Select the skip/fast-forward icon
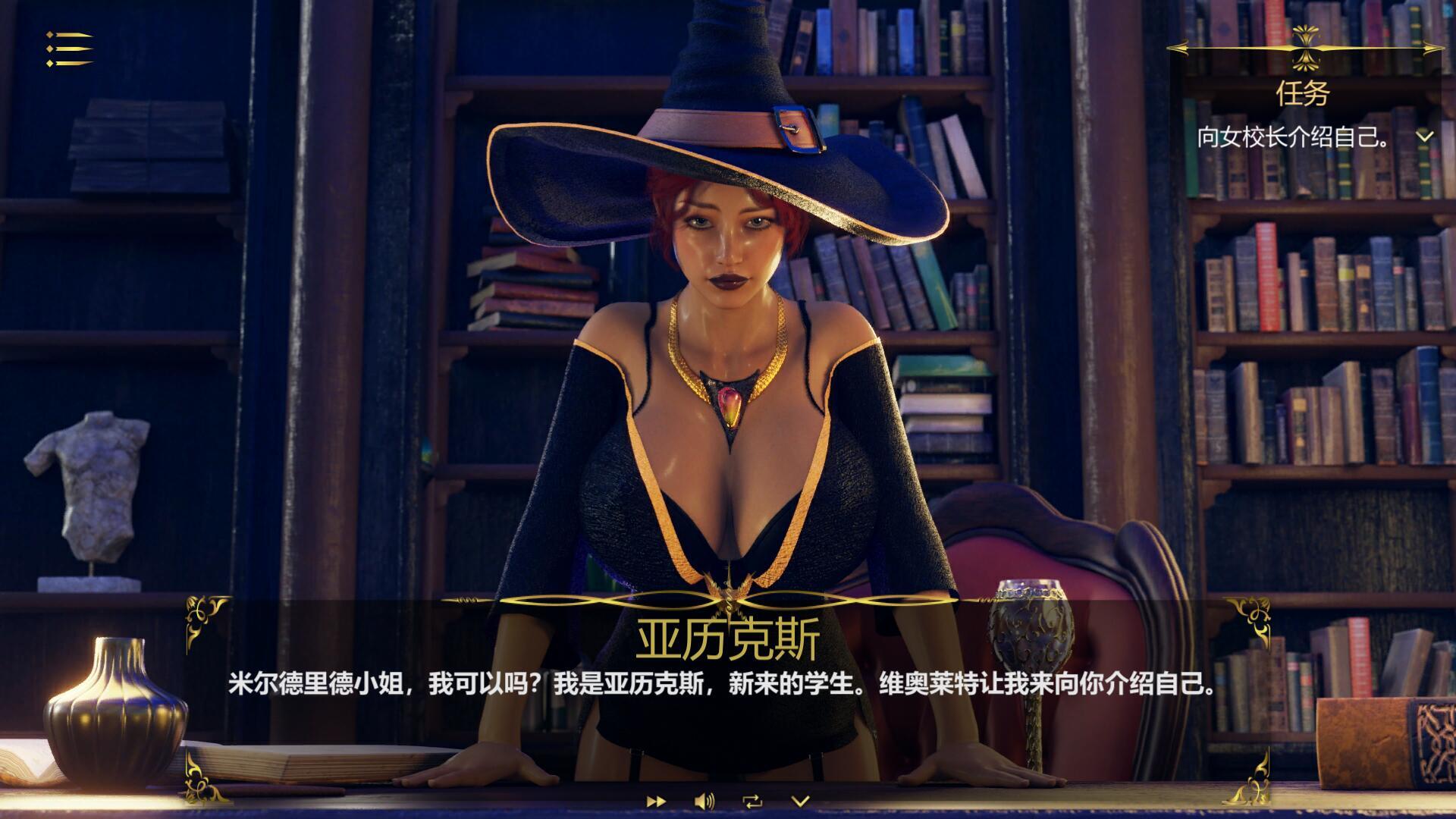This screenshot has height=819, width=1456. (x=655, y=802)
